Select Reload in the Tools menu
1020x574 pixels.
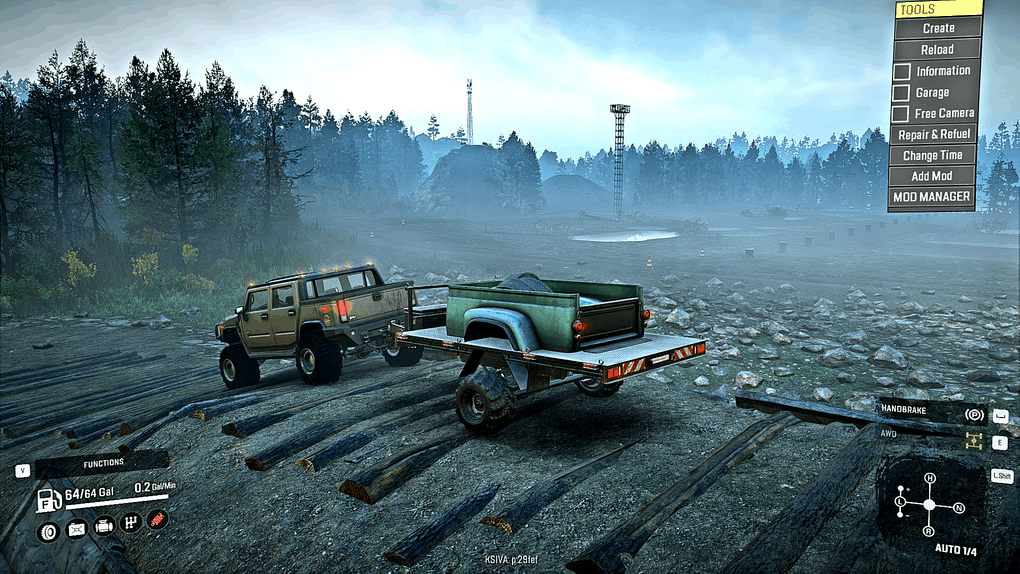pos(937,50)
